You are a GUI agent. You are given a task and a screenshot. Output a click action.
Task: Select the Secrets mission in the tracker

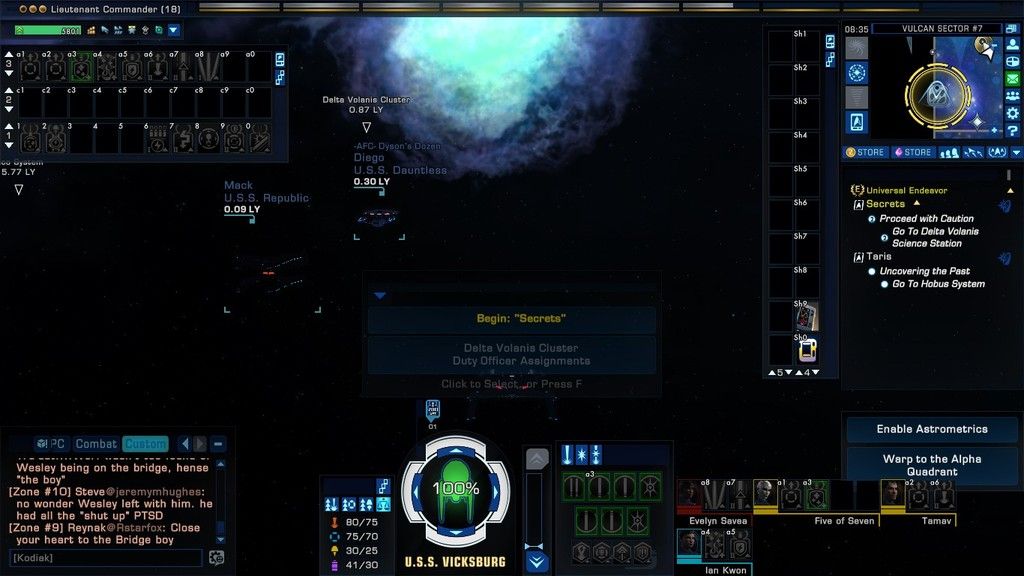coord(885,204)
